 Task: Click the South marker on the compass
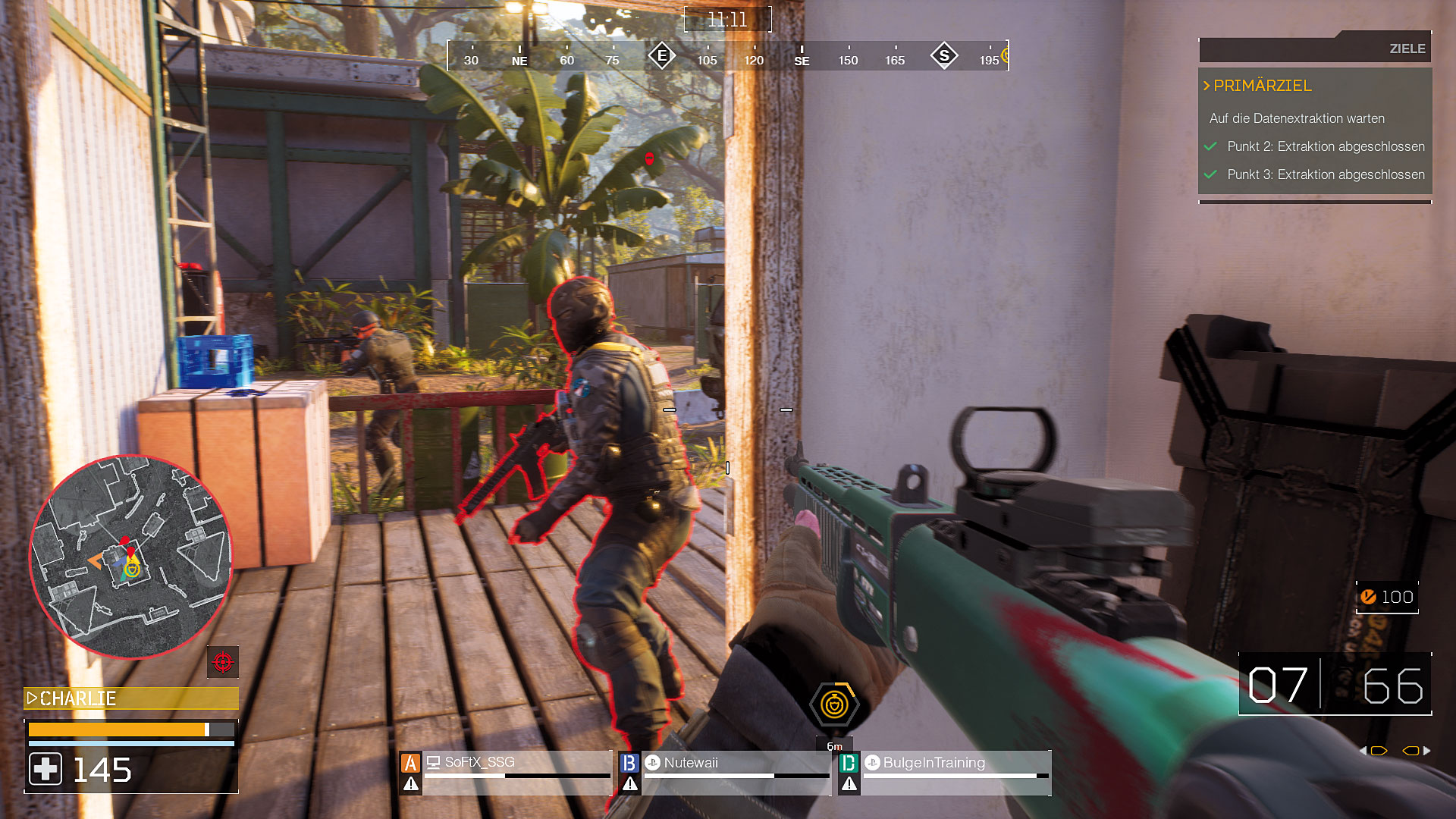944,55
